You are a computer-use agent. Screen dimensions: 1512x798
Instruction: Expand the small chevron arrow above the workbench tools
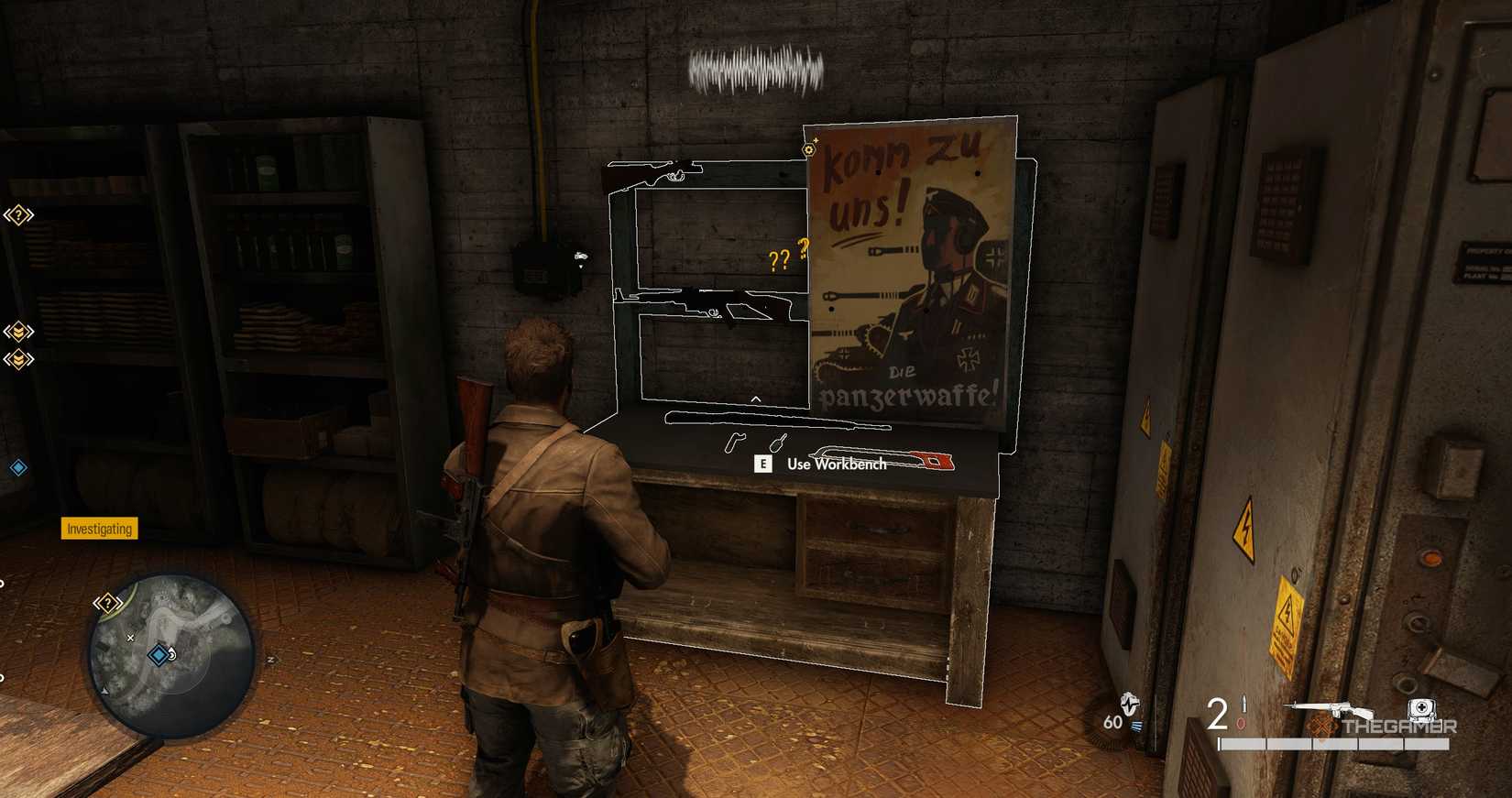[x=756, y=398]
